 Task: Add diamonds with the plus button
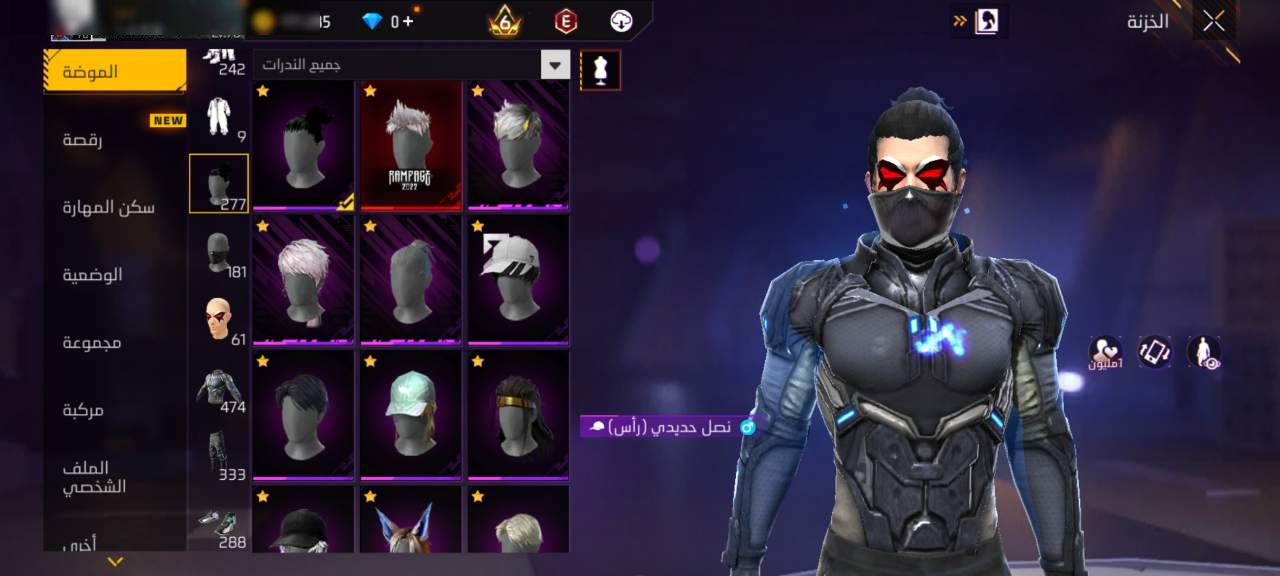pos(408,21)
